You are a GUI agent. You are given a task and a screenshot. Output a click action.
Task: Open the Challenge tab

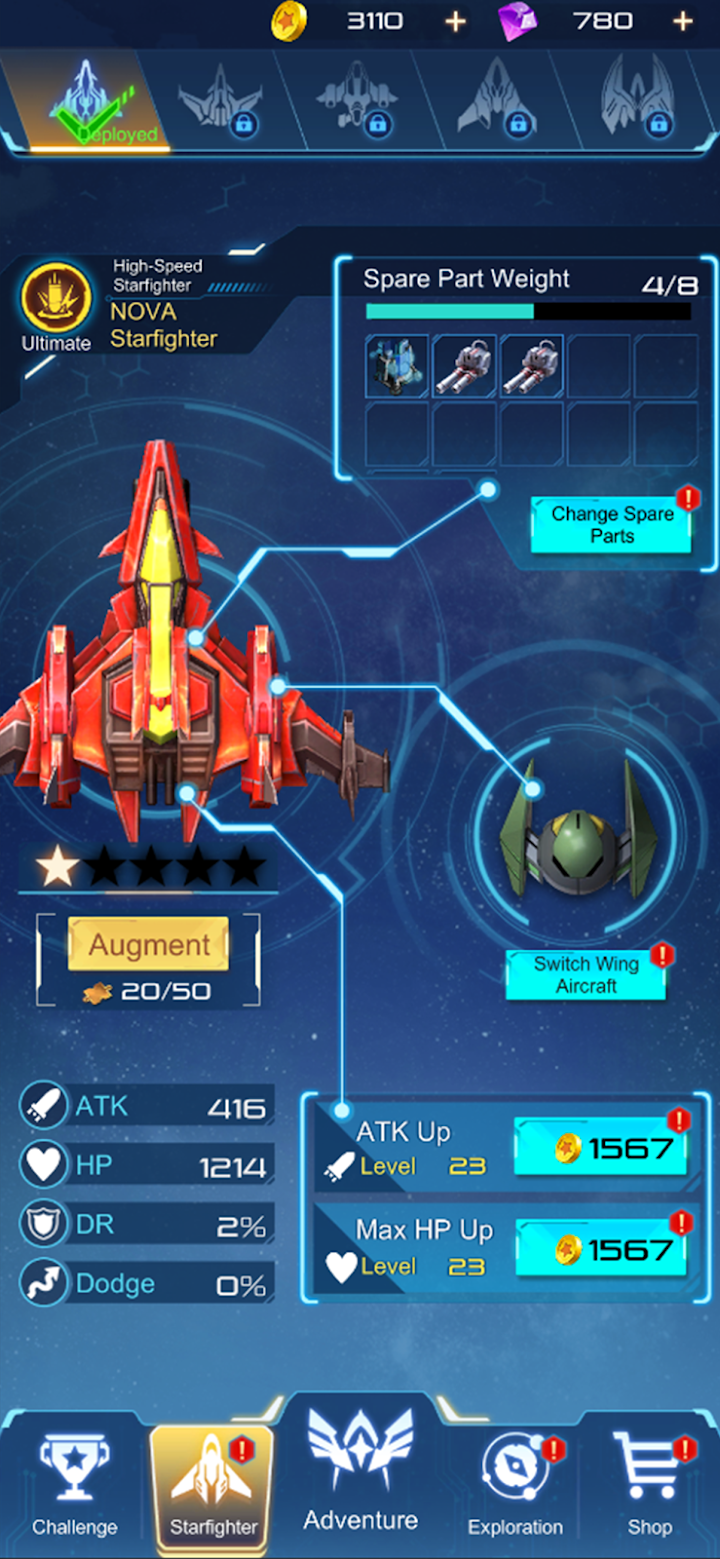[74, 1485]
